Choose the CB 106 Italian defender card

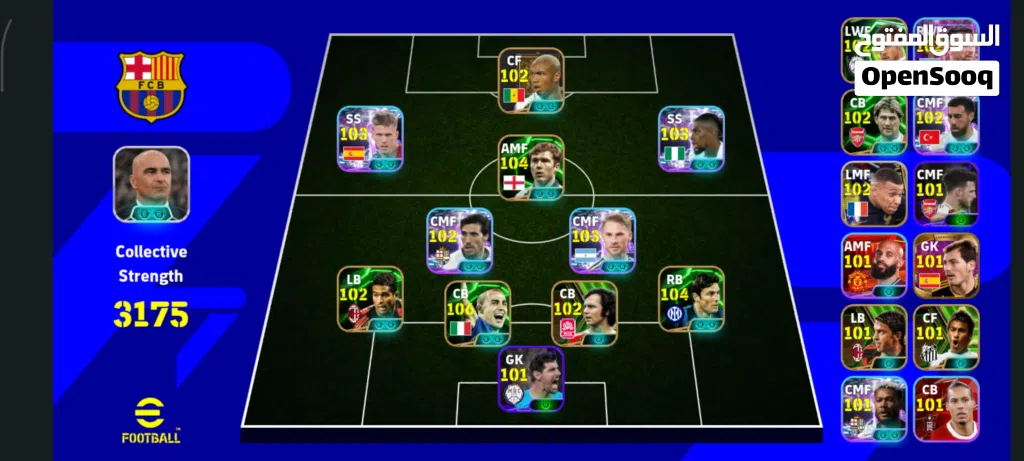[x=478, y=313]
